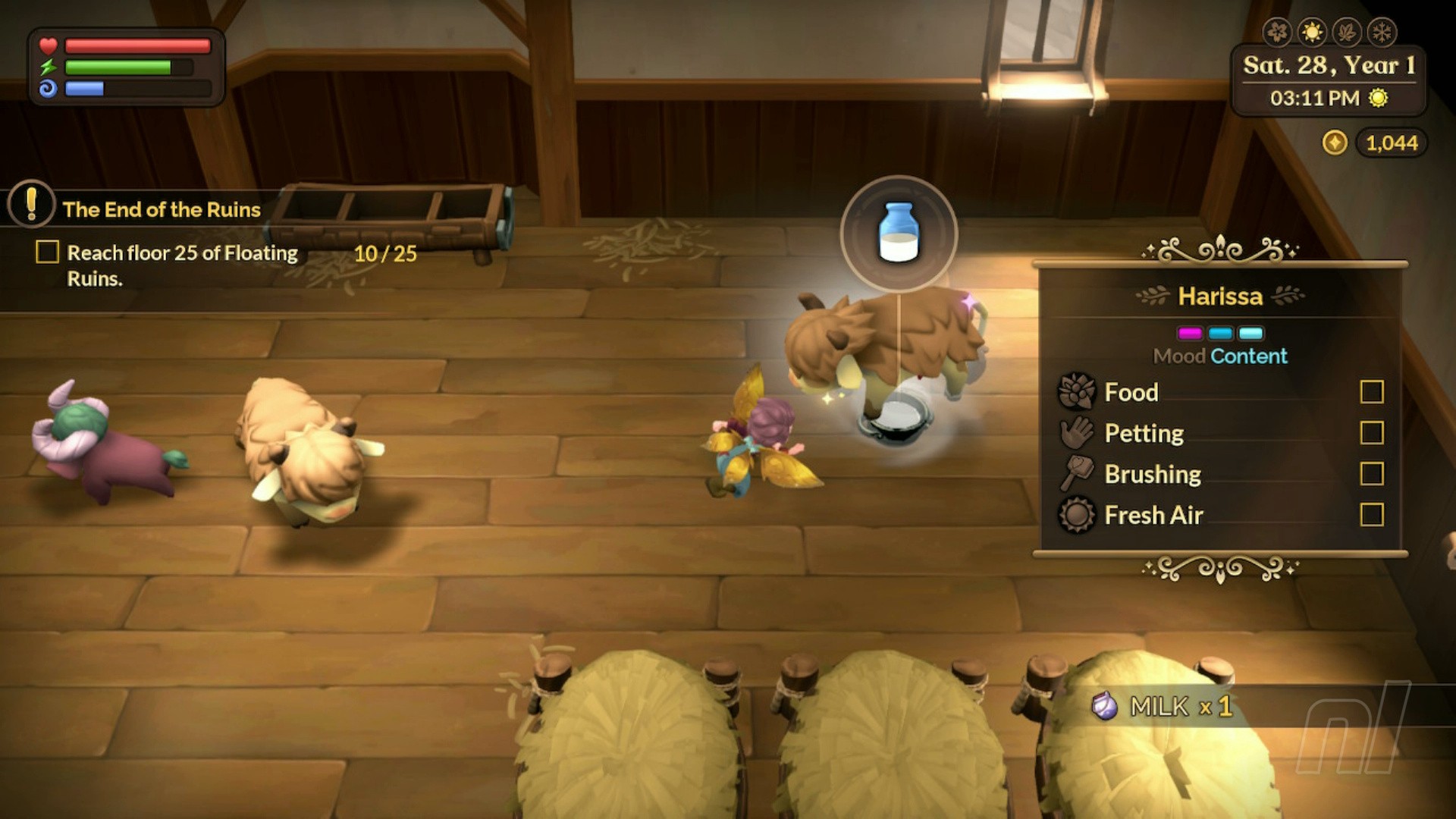Check the Petting care box
Screen dimensions: 1456x819
click(x=1371, y=433)
